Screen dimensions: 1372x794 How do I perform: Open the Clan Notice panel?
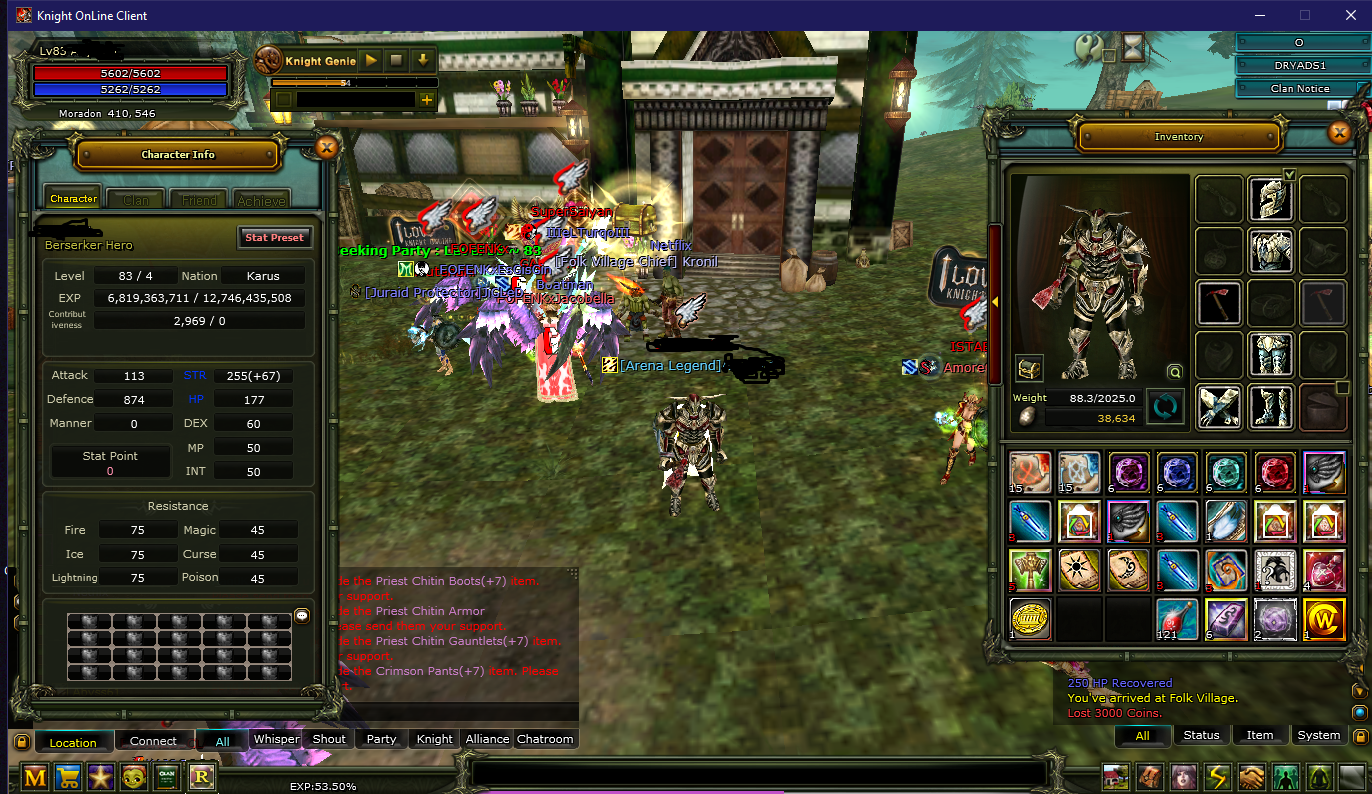pos(1300,88)
